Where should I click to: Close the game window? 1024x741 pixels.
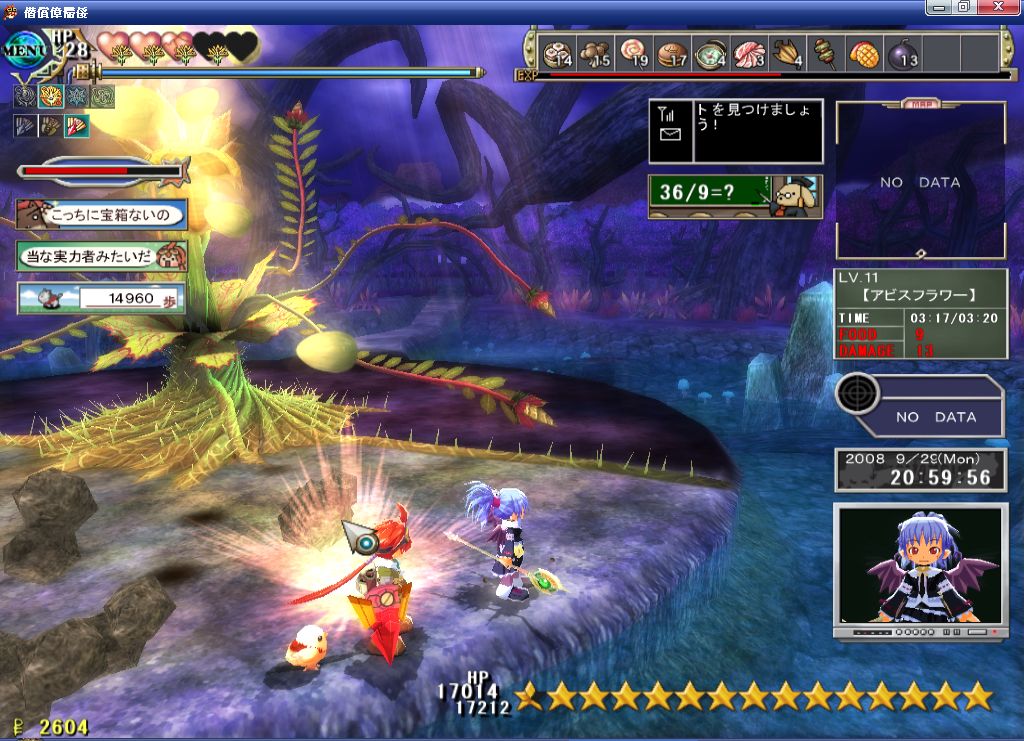pyautogui.click(x=996, y=7)
